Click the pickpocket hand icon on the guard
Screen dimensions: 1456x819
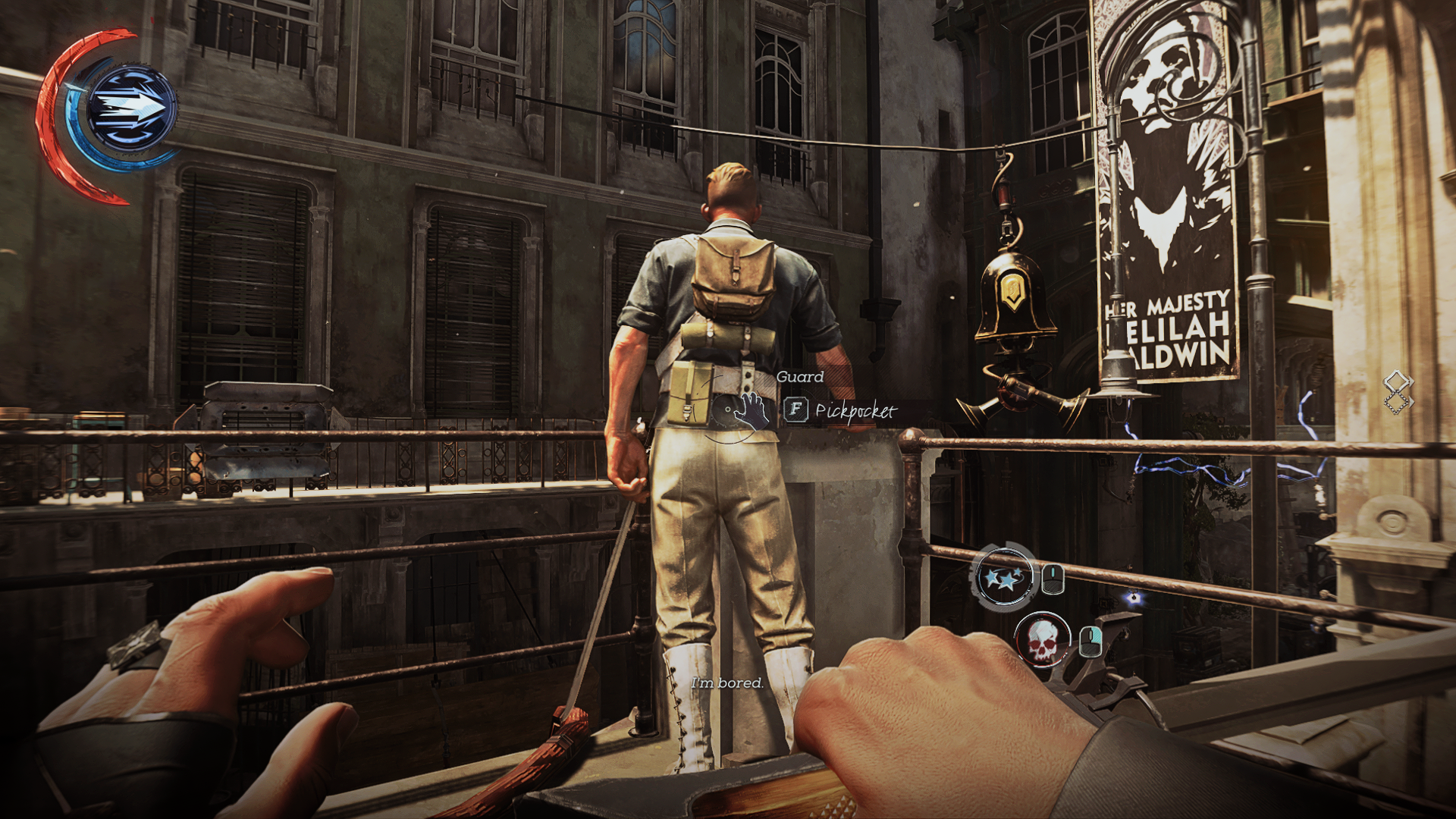tap(751, 409)
